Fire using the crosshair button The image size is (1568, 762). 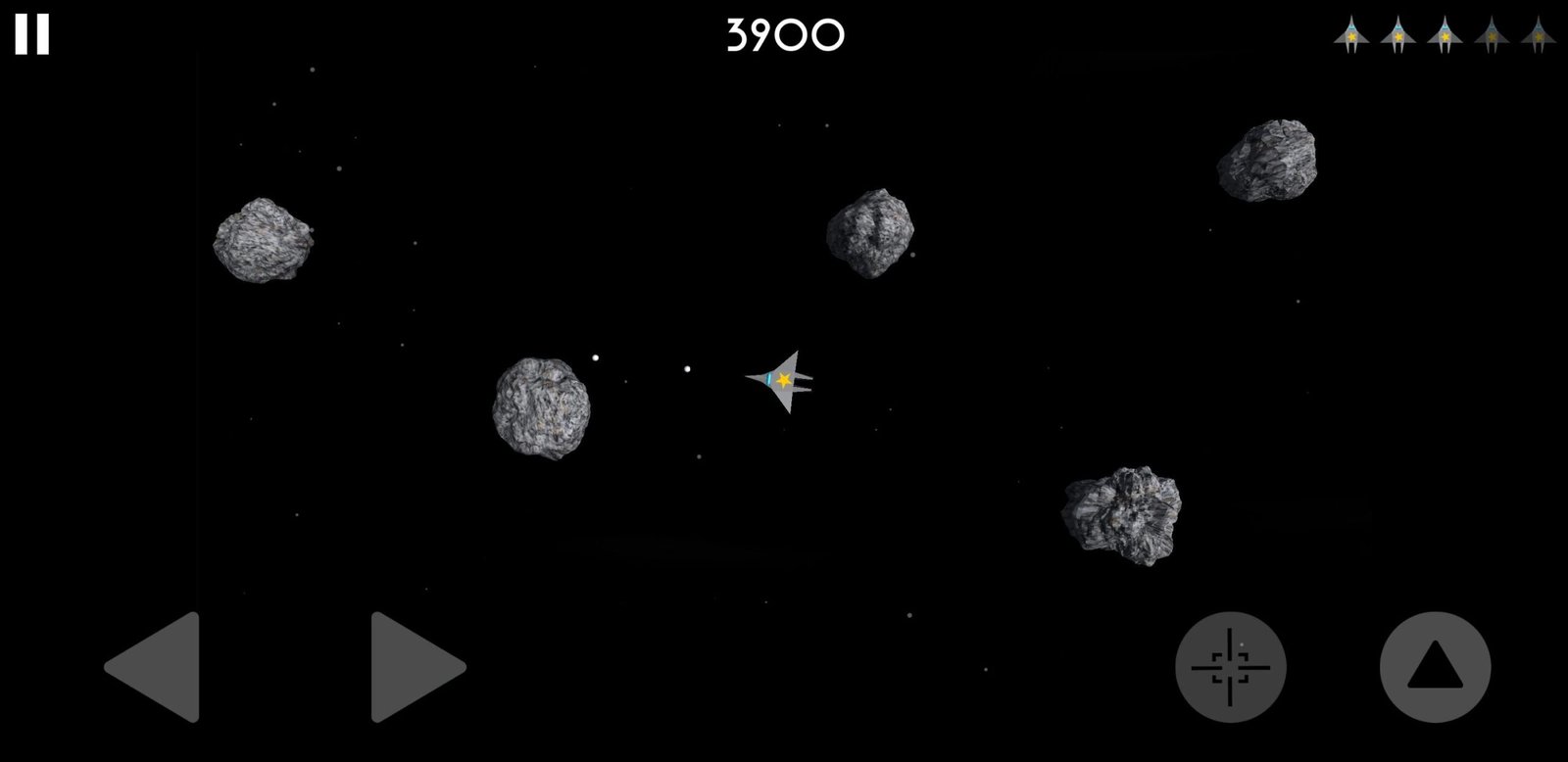point(1230,667)
